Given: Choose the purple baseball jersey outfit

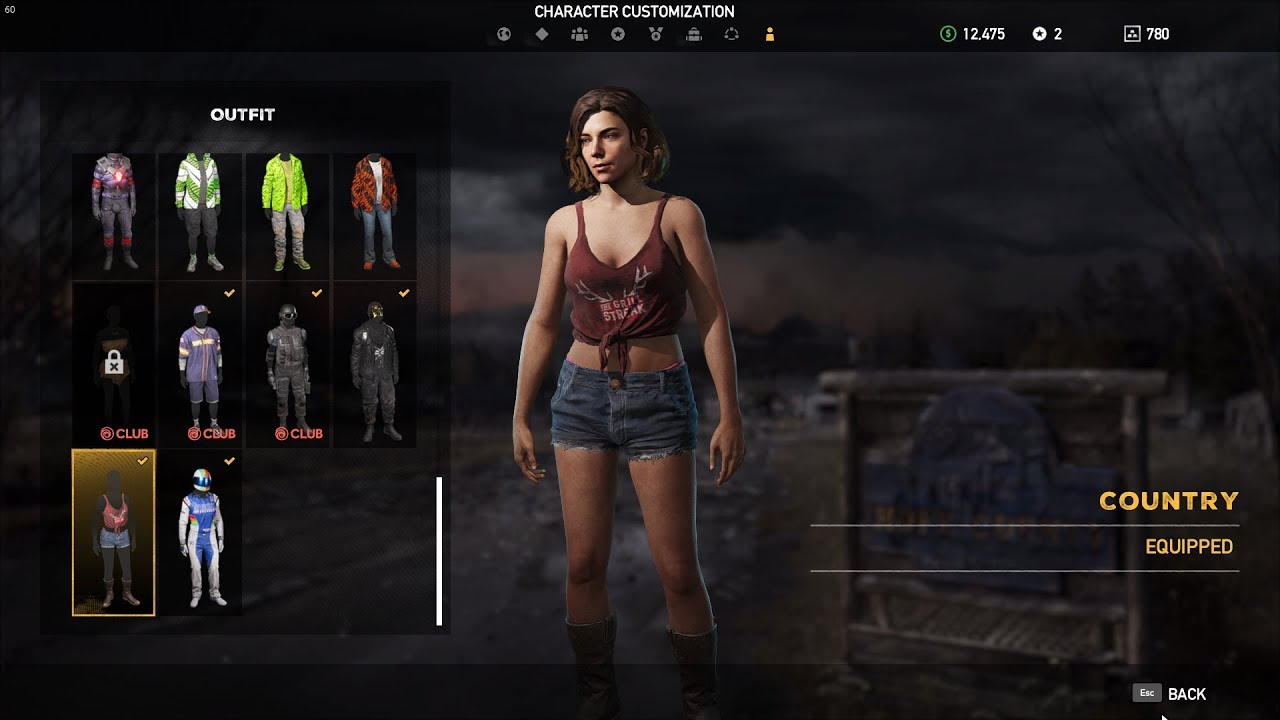Looking at the screenshot, I should 200,365.
